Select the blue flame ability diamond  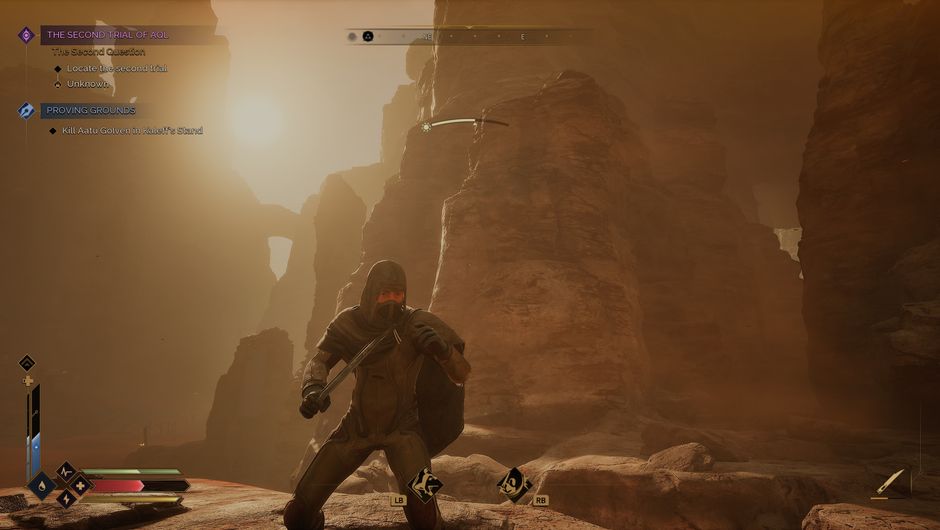[x=42, y=487]
